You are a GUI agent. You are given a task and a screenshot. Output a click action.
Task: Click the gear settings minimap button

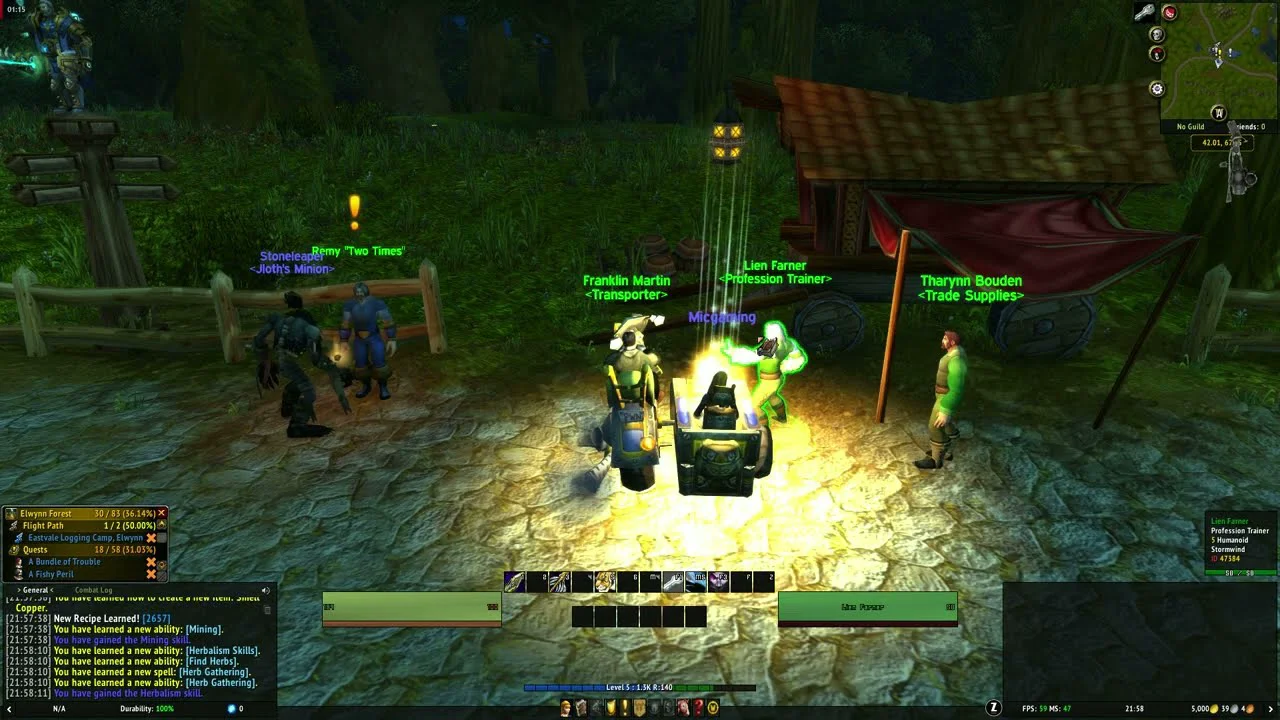[1157, 89]
